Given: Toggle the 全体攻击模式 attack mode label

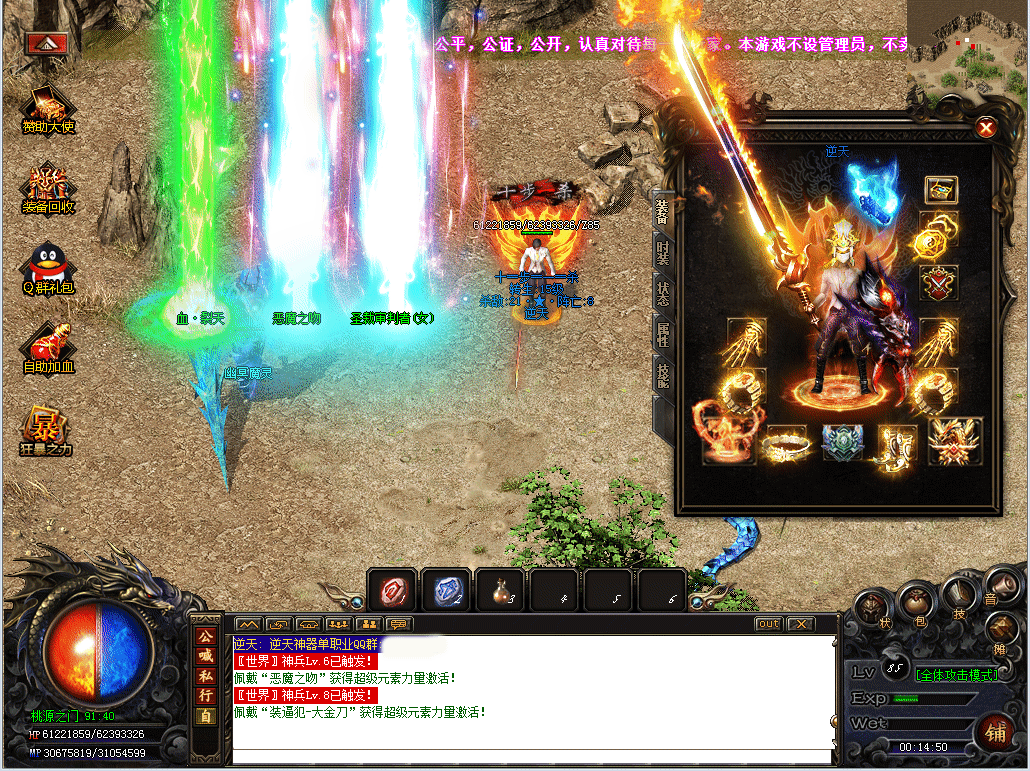Looking at the screenshot, I should [957, 675].
